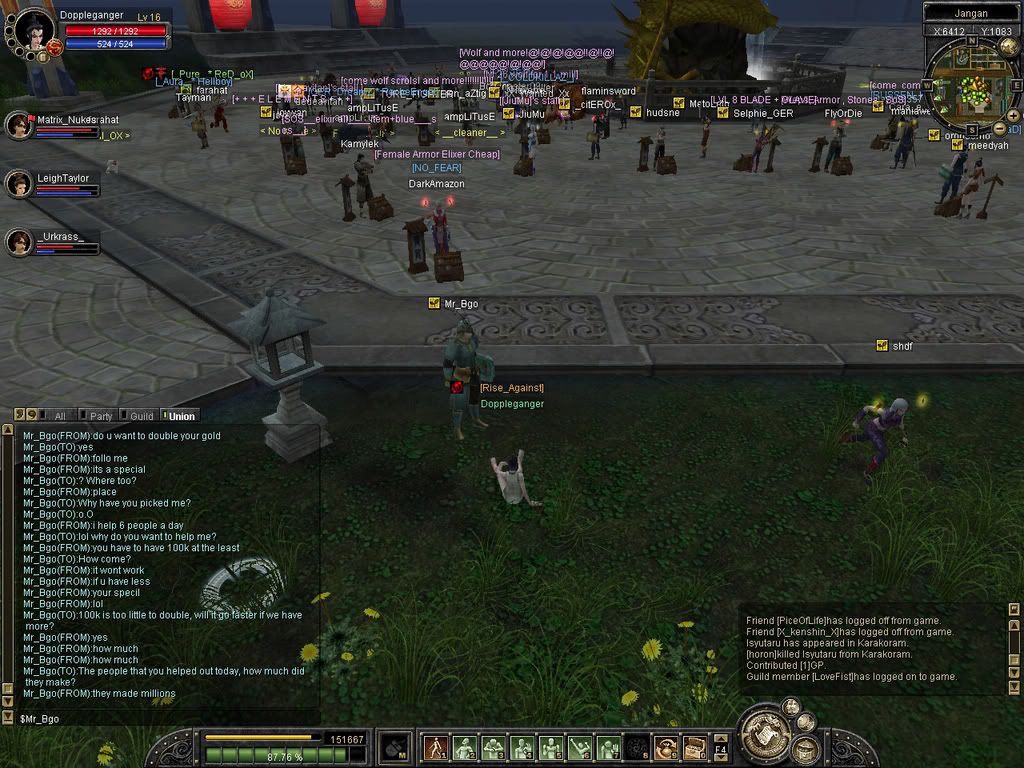Zoom in the minimap

1014,116
